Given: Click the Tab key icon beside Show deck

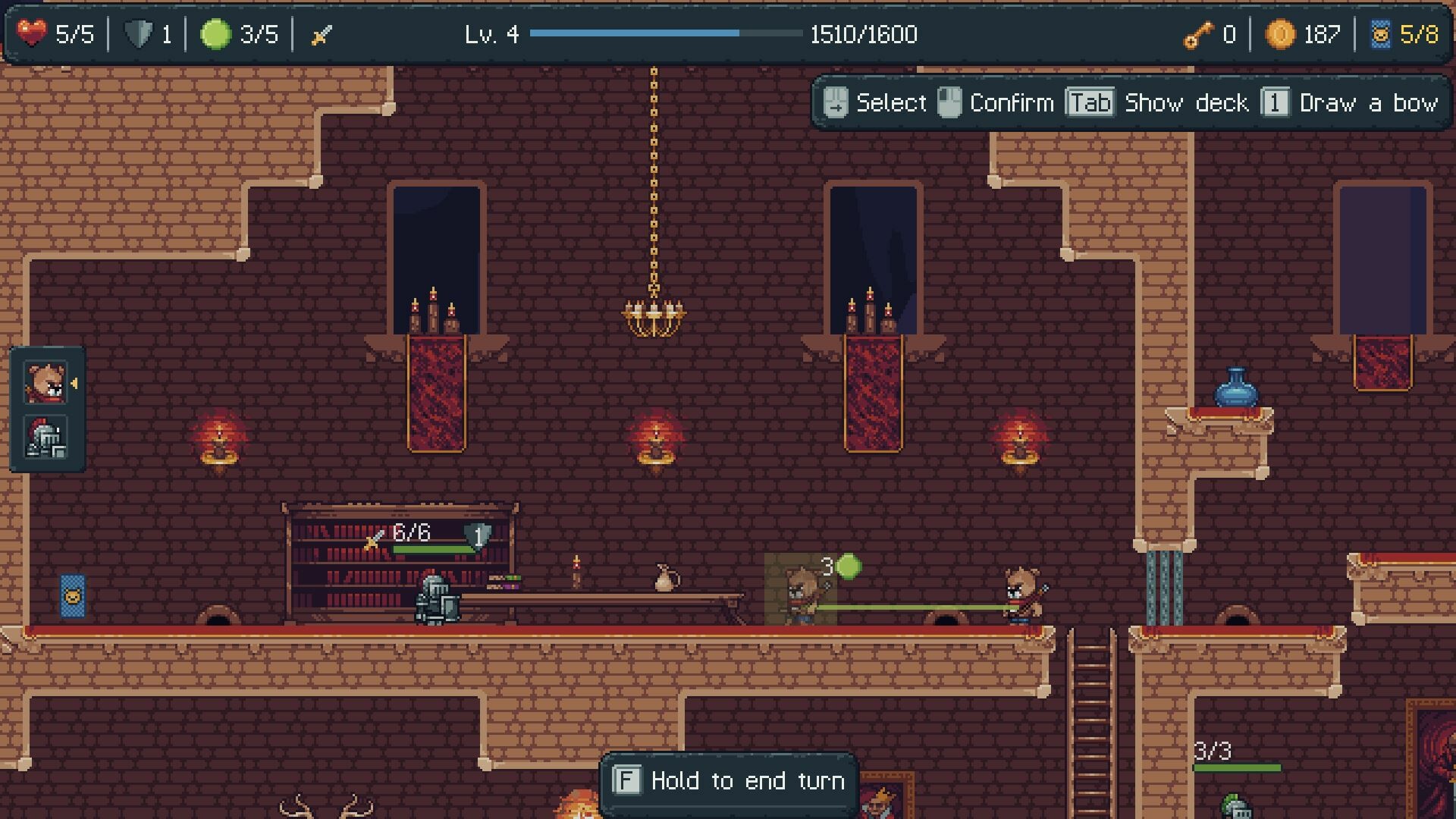Looking at the screenshot, I should (1090, 102).
